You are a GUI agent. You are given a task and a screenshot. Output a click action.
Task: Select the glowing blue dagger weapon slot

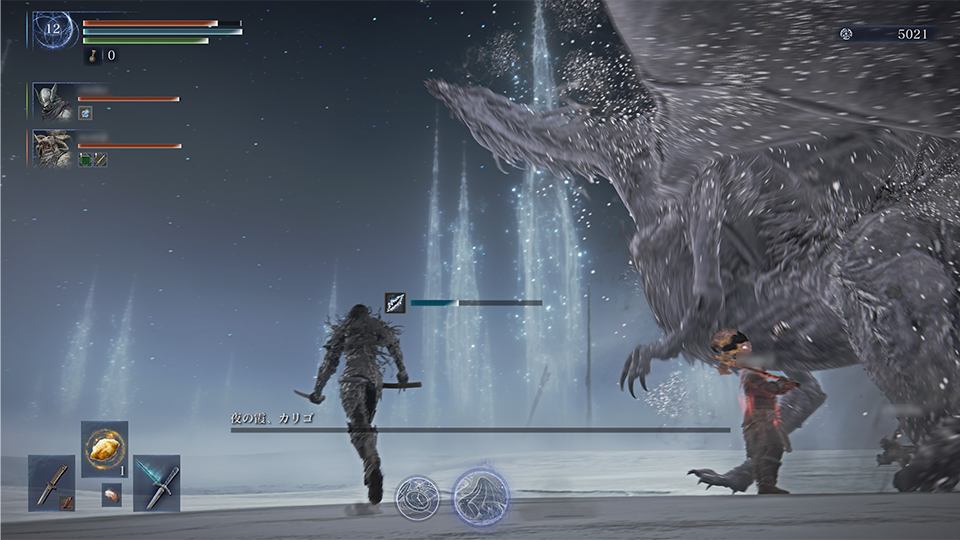pyautogui.click(x=157, y=483)
